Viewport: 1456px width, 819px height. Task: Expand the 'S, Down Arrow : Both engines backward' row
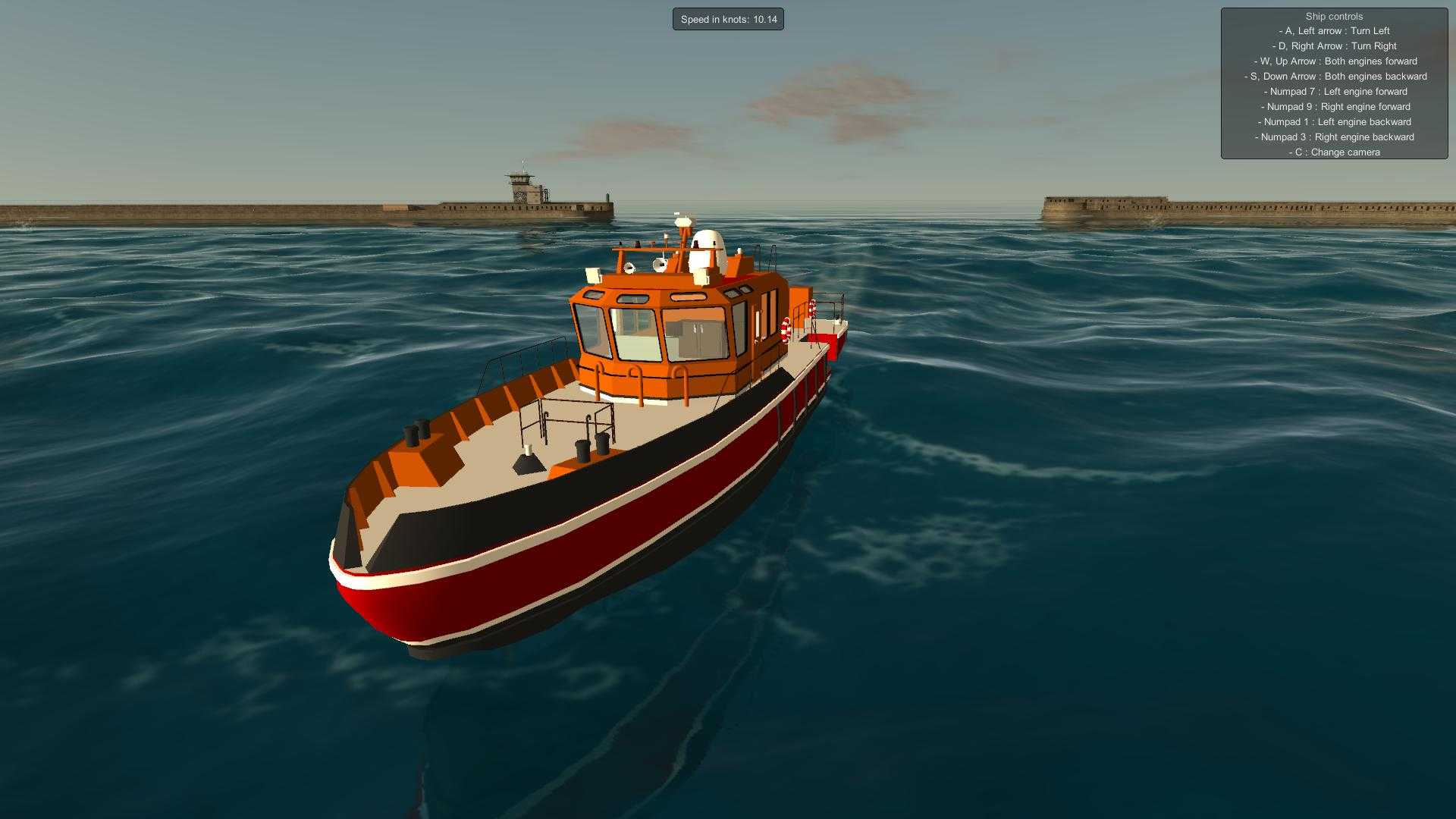point(1334,76)
